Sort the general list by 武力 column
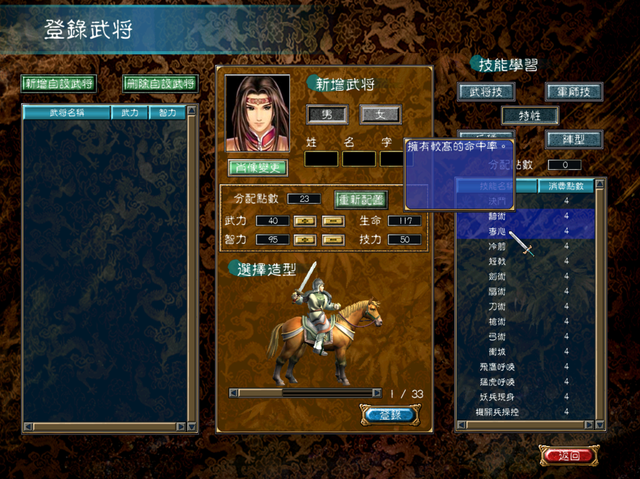 click(130, 113)
